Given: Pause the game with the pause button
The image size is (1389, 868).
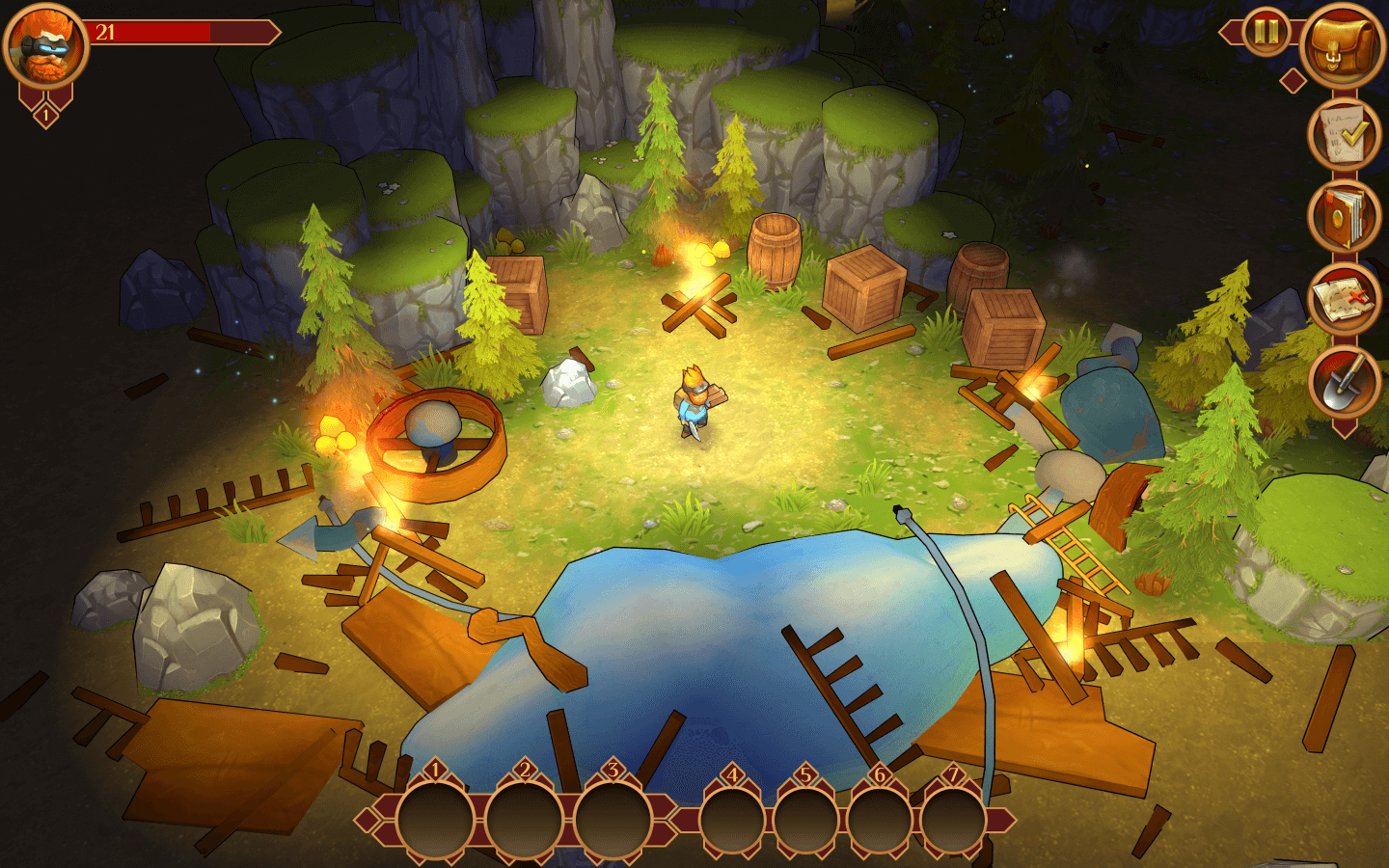Looking at the screenshot, I should pyautogui.click(x=1266, y=33).
